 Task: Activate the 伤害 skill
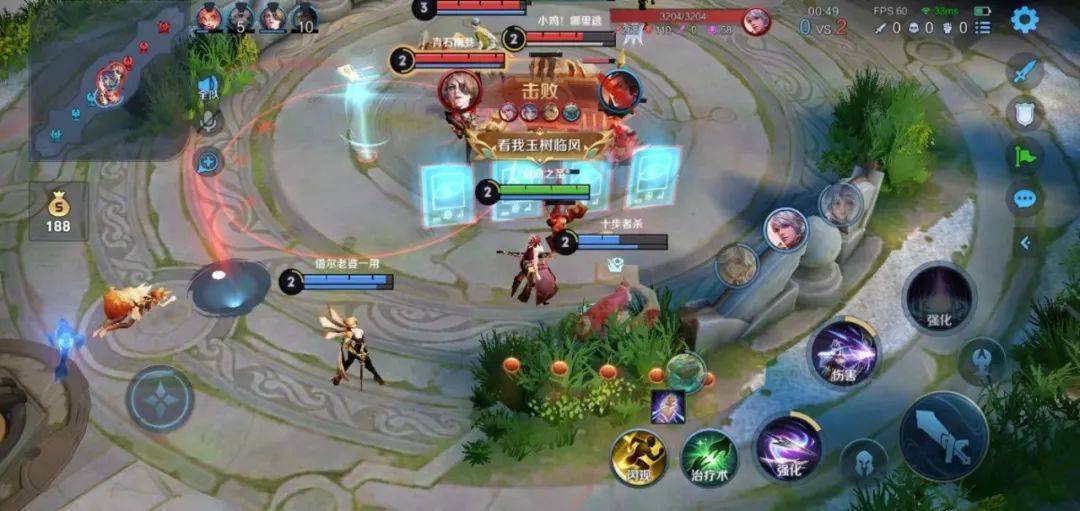(845, 352)
